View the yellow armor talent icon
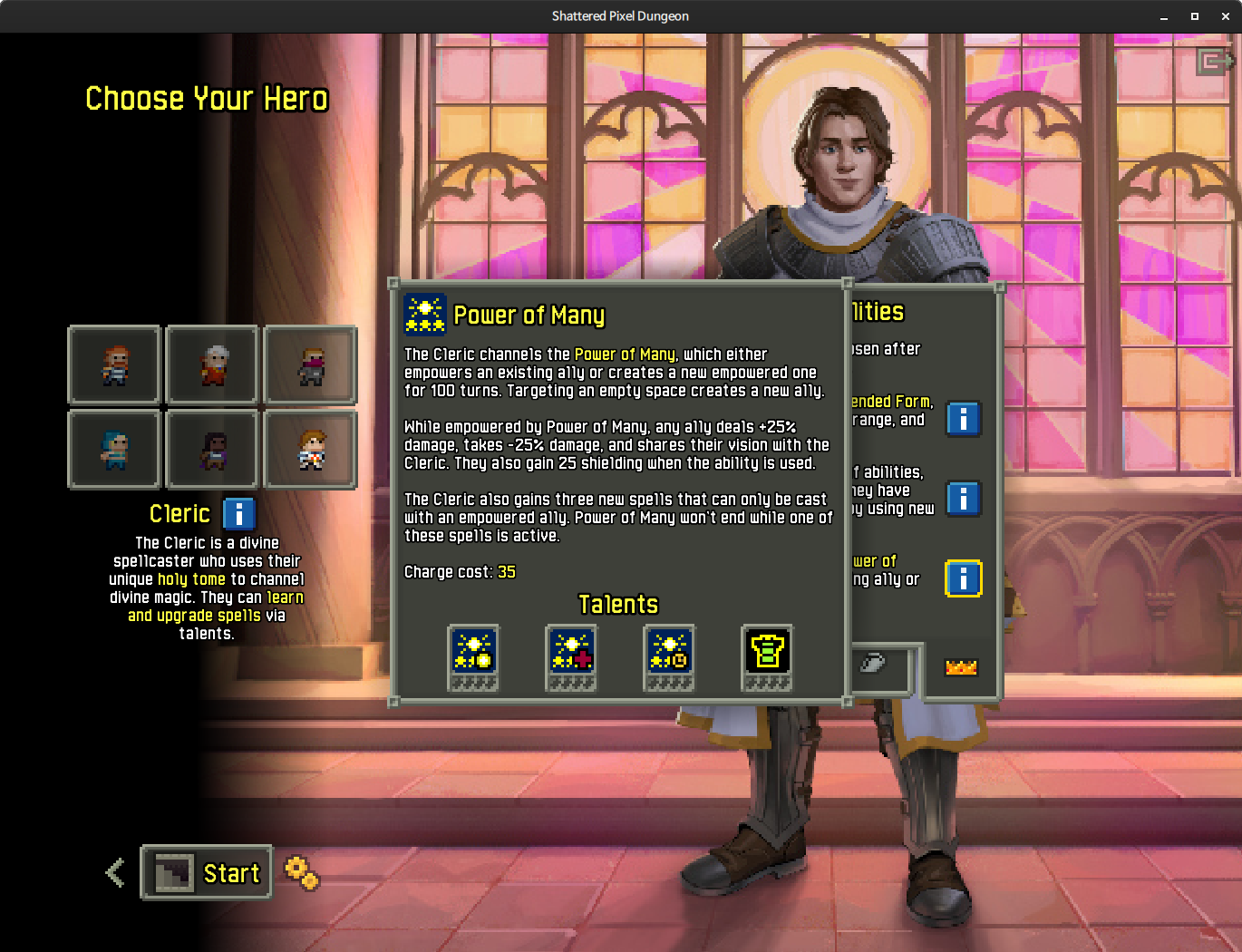 pos(767,657)
